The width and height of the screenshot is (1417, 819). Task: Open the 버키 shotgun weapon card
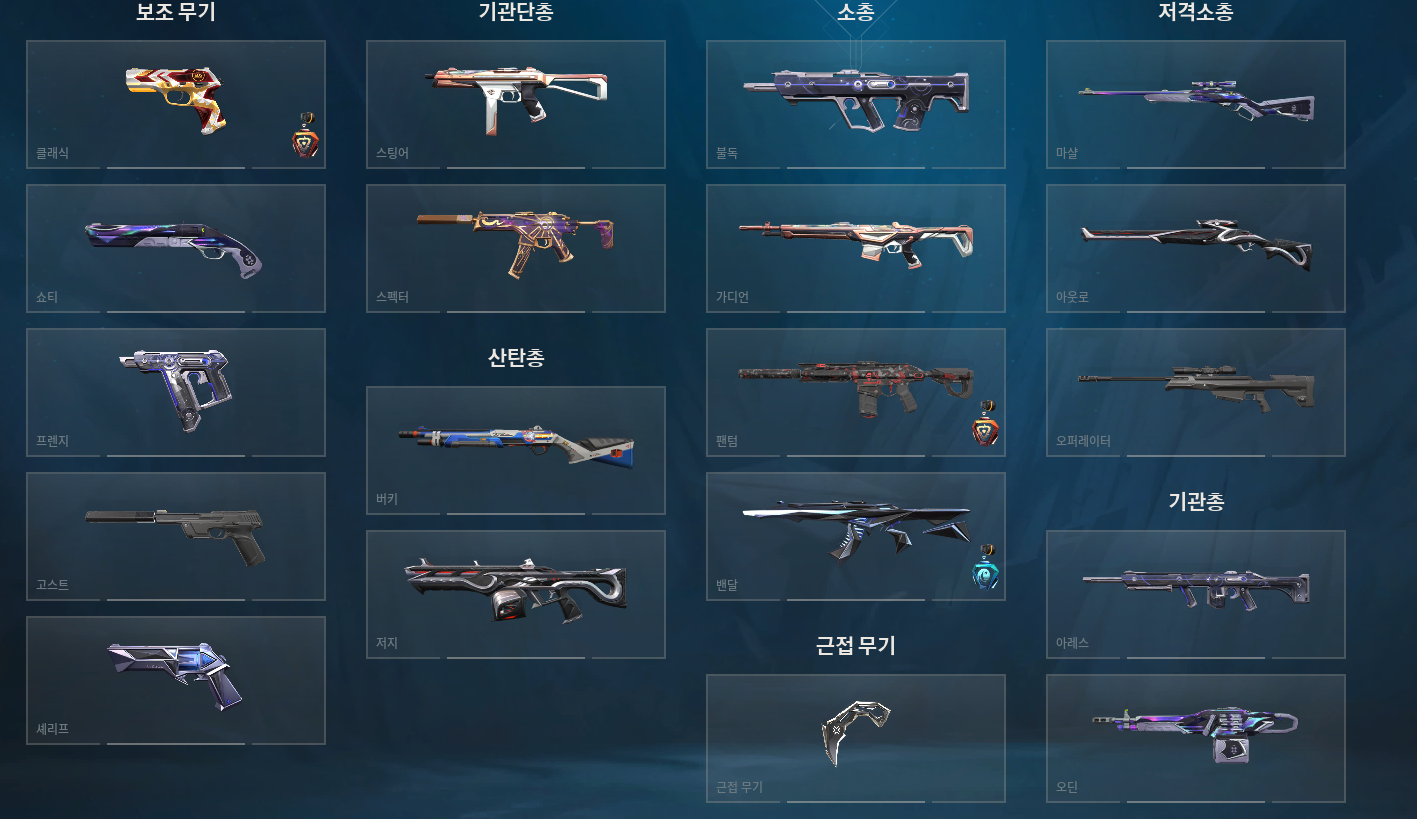coord(515,450)
